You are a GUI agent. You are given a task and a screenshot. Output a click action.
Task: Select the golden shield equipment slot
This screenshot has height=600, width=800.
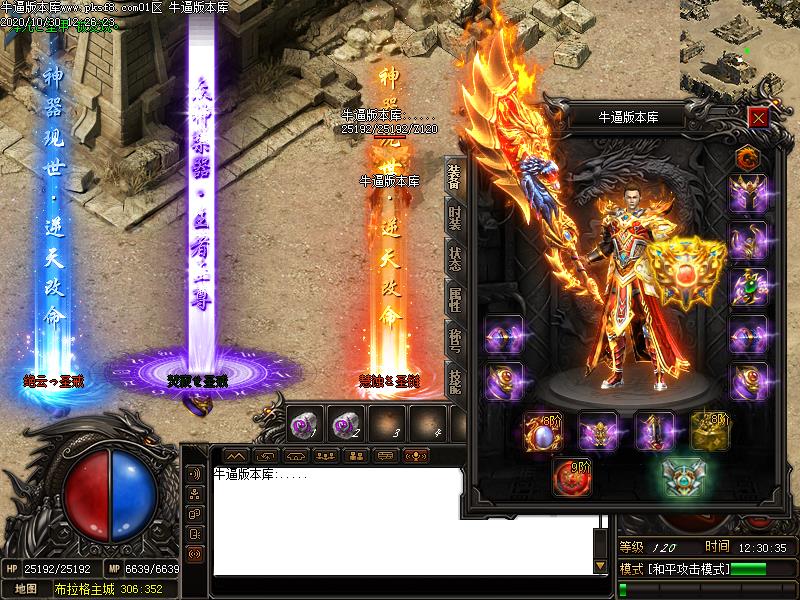(x=685, y=270)
